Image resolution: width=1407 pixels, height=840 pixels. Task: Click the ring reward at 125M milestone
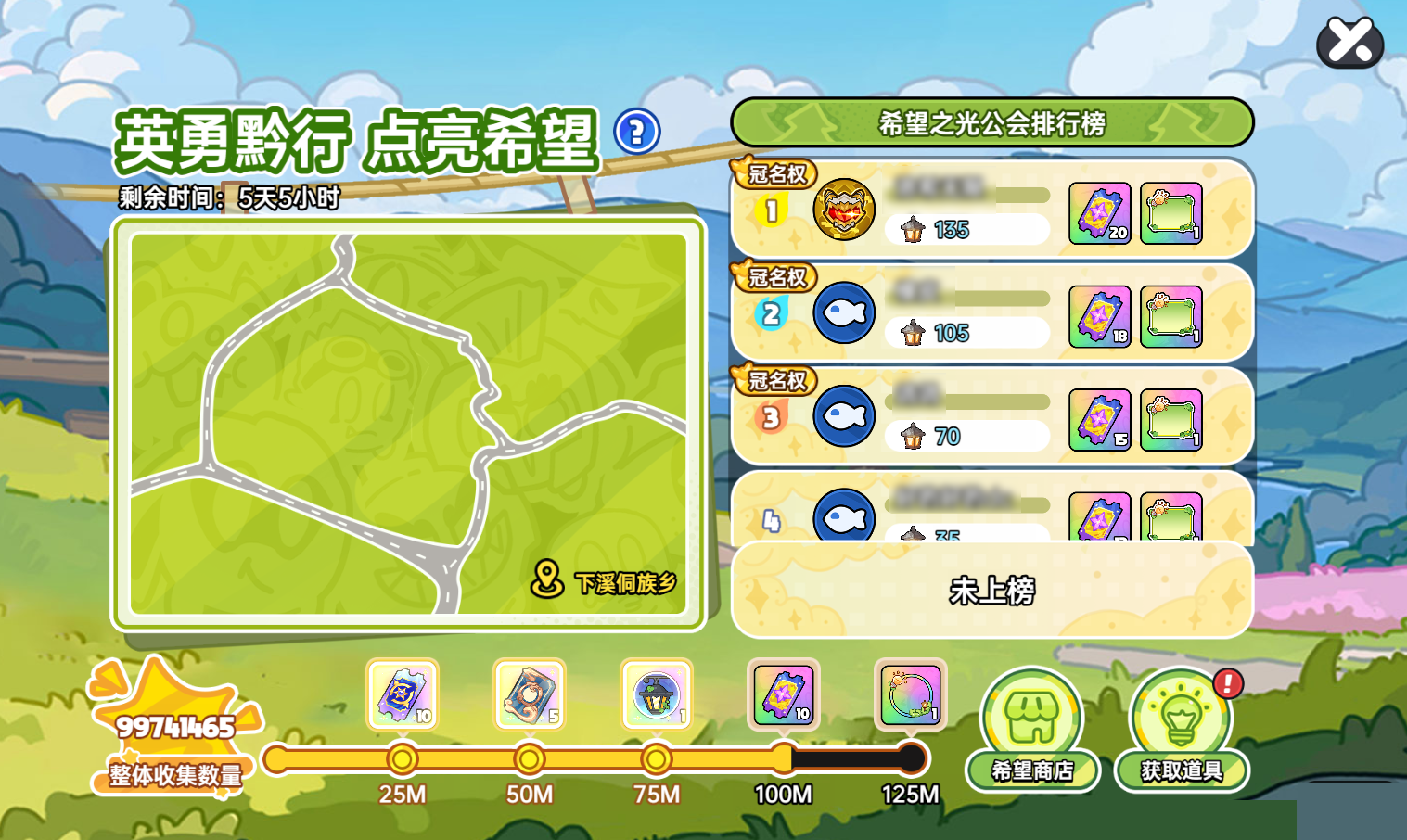[910, 696]
